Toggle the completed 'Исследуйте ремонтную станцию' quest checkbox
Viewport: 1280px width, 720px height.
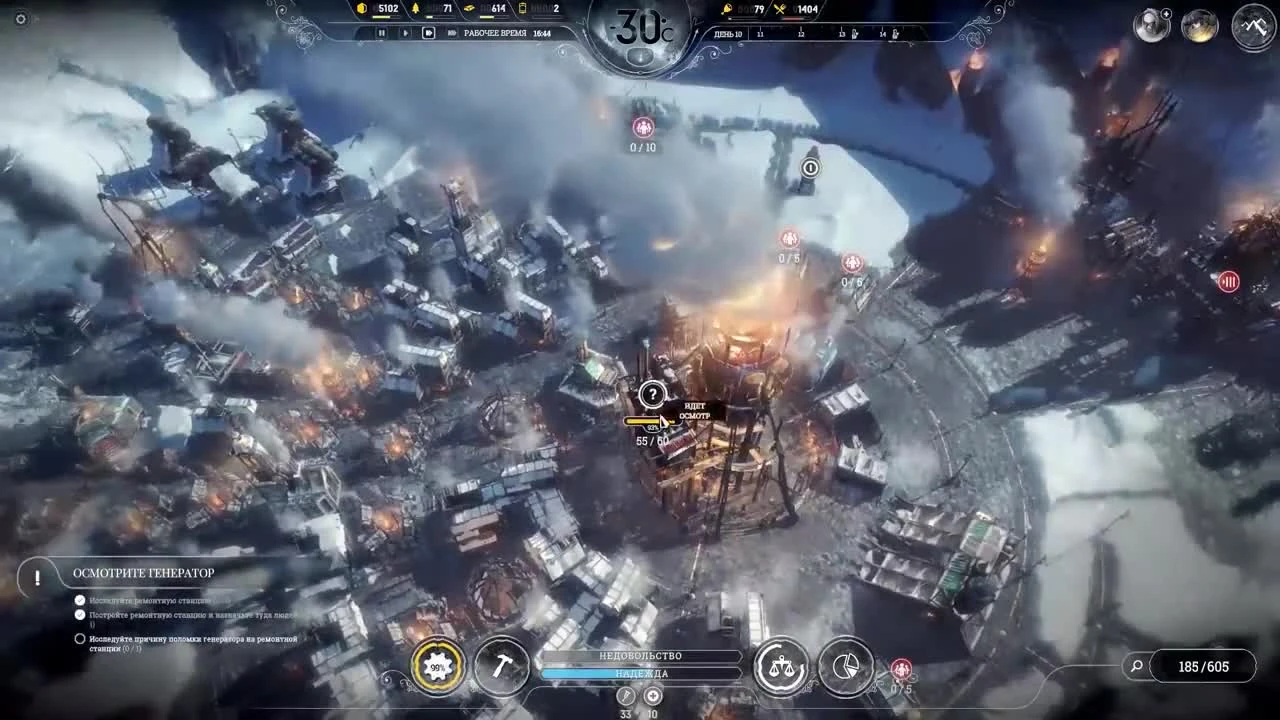79,600
